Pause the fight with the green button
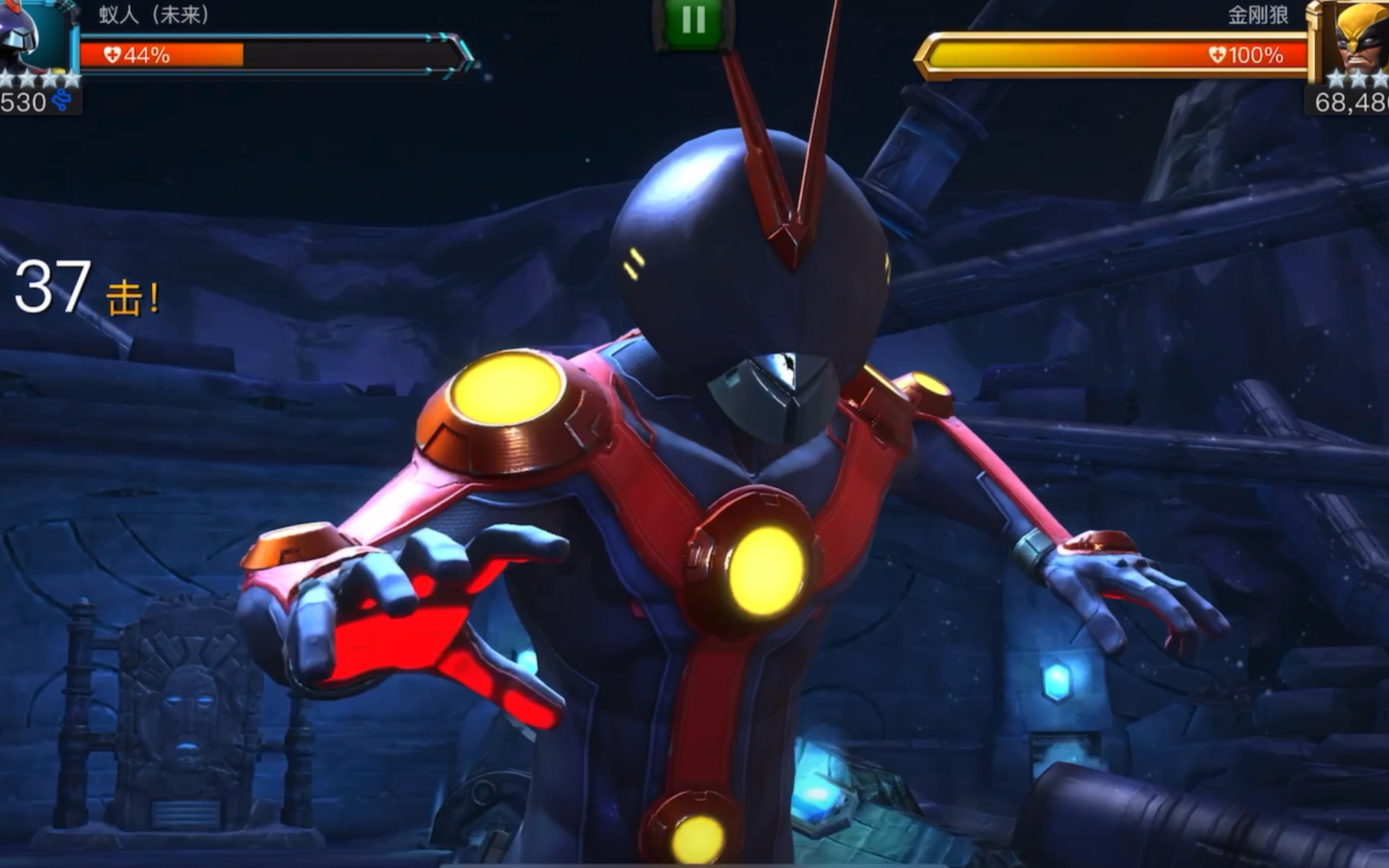Viewport: 1389px width, 868px height. tap(693, 21)
